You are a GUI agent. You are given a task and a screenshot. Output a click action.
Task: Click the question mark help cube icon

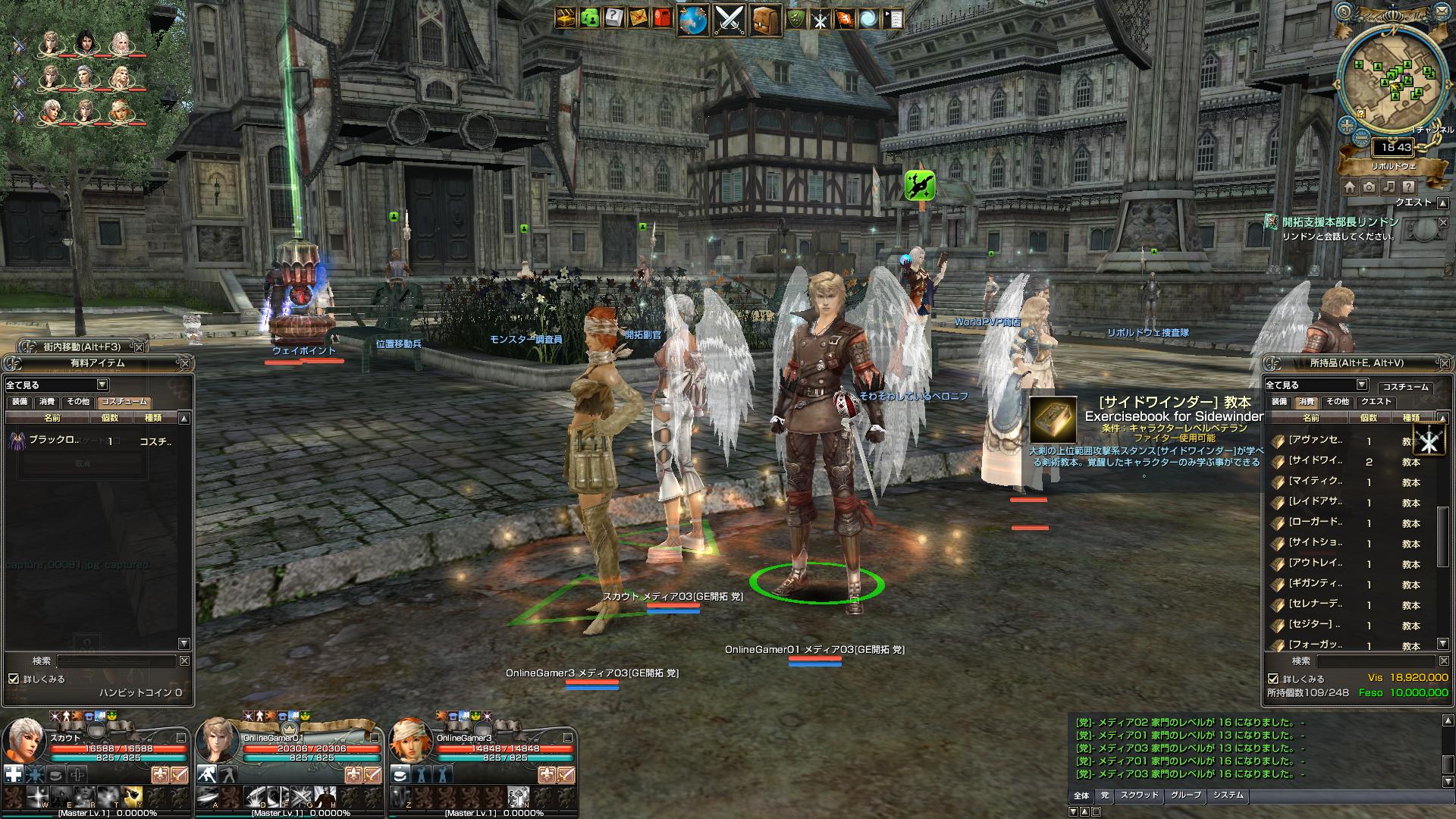(613, 17)
